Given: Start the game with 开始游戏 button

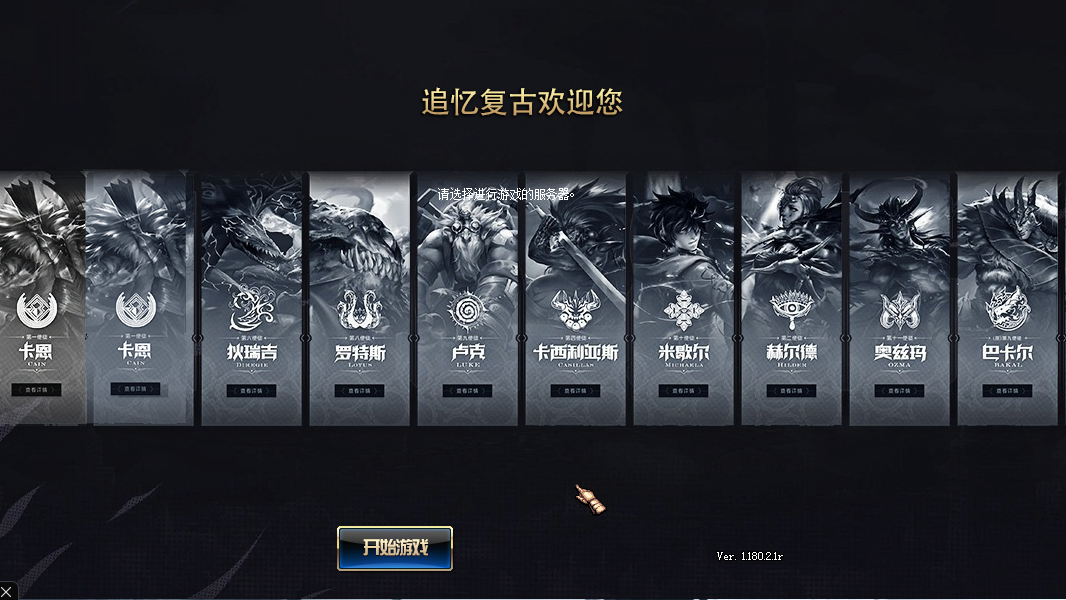Looking at the screenshot, I should [395, 548].
